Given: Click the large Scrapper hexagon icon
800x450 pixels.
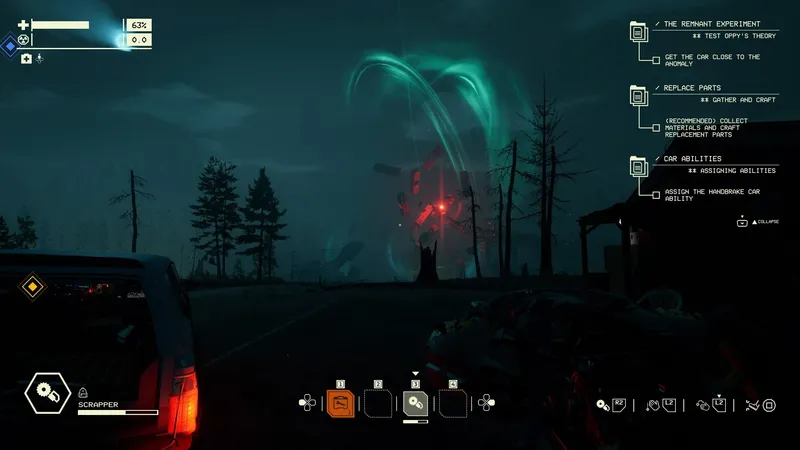Looking at the screenshot, I should [46, 393].
